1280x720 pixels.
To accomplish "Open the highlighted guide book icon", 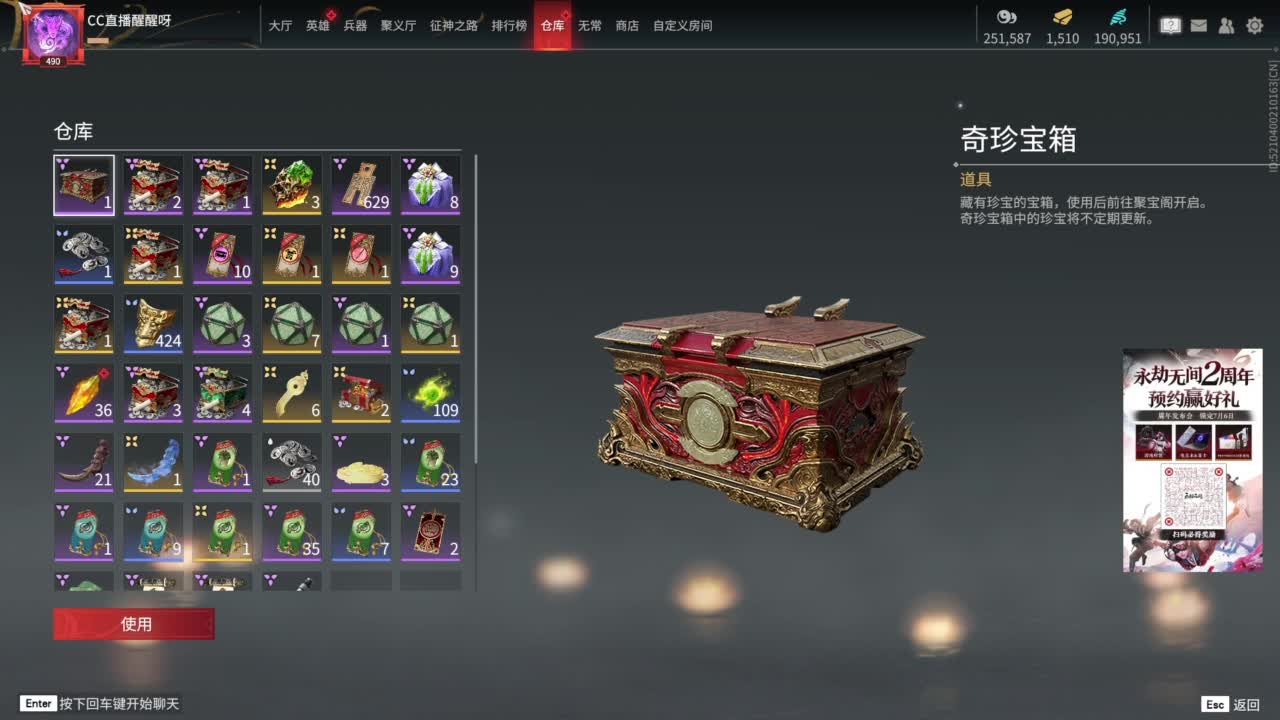I will coord(1170,25).
